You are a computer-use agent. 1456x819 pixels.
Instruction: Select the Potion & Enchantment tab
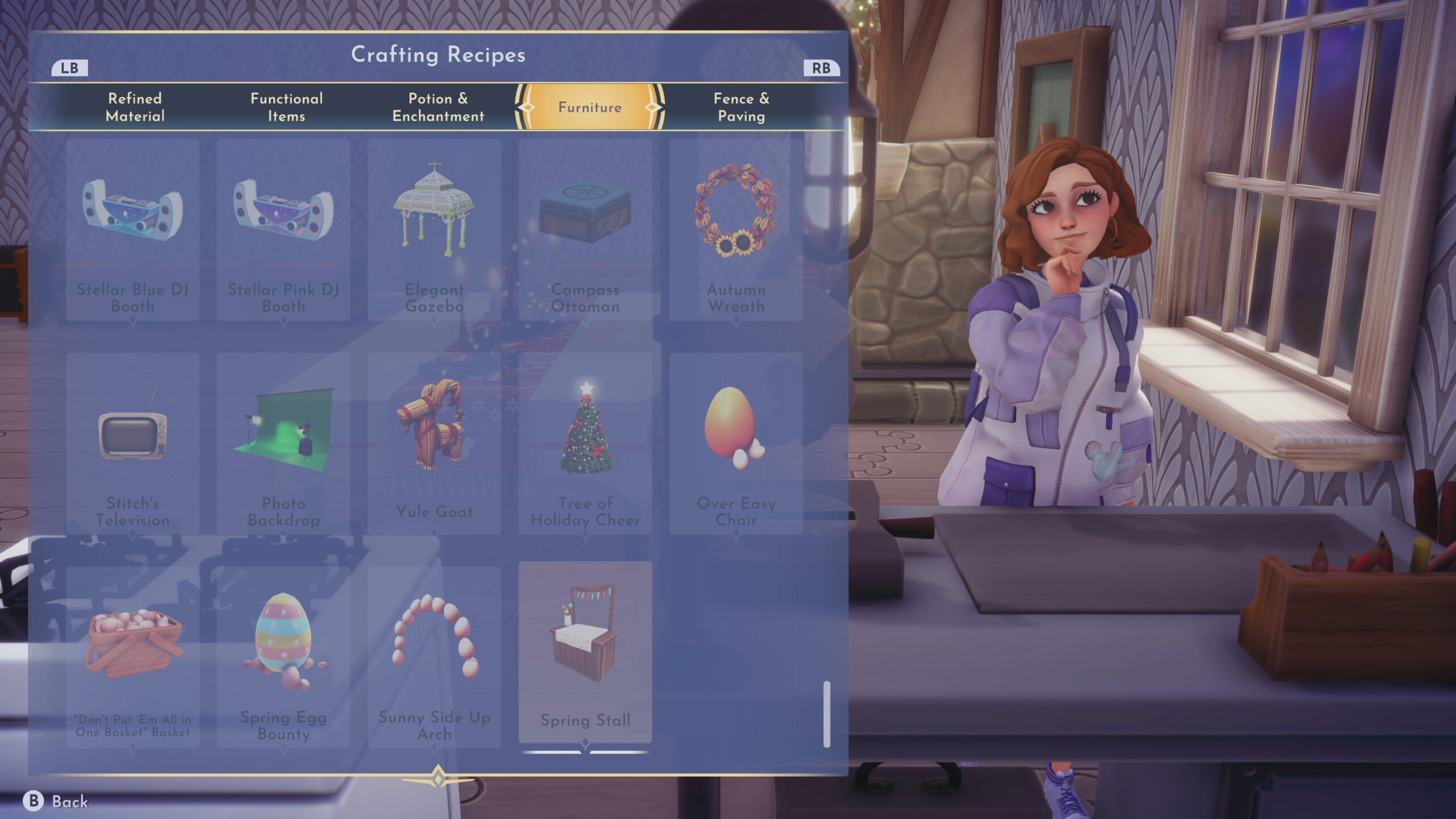438,107
